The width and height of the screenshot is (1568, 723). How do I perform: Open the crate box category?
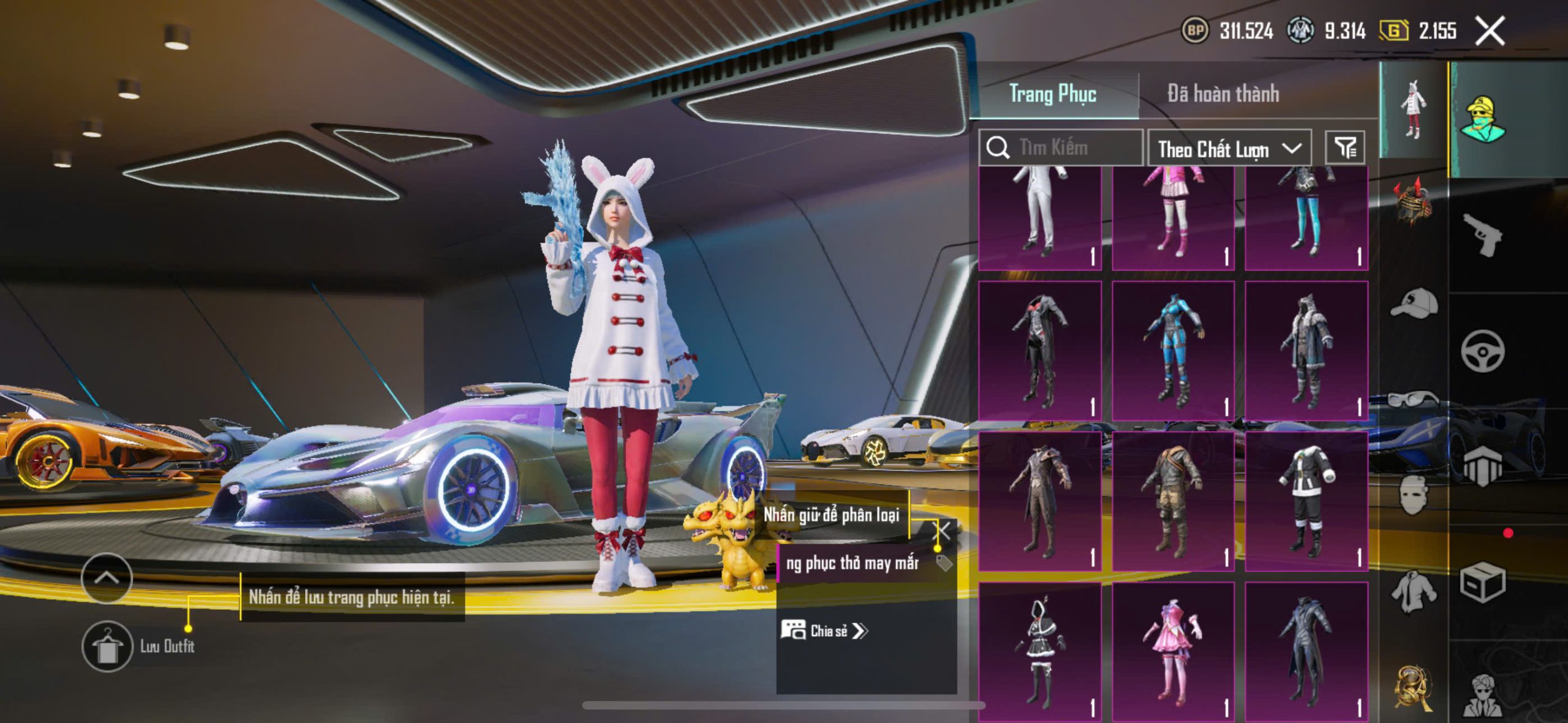pyautogui.click(x=1482, y=582)
